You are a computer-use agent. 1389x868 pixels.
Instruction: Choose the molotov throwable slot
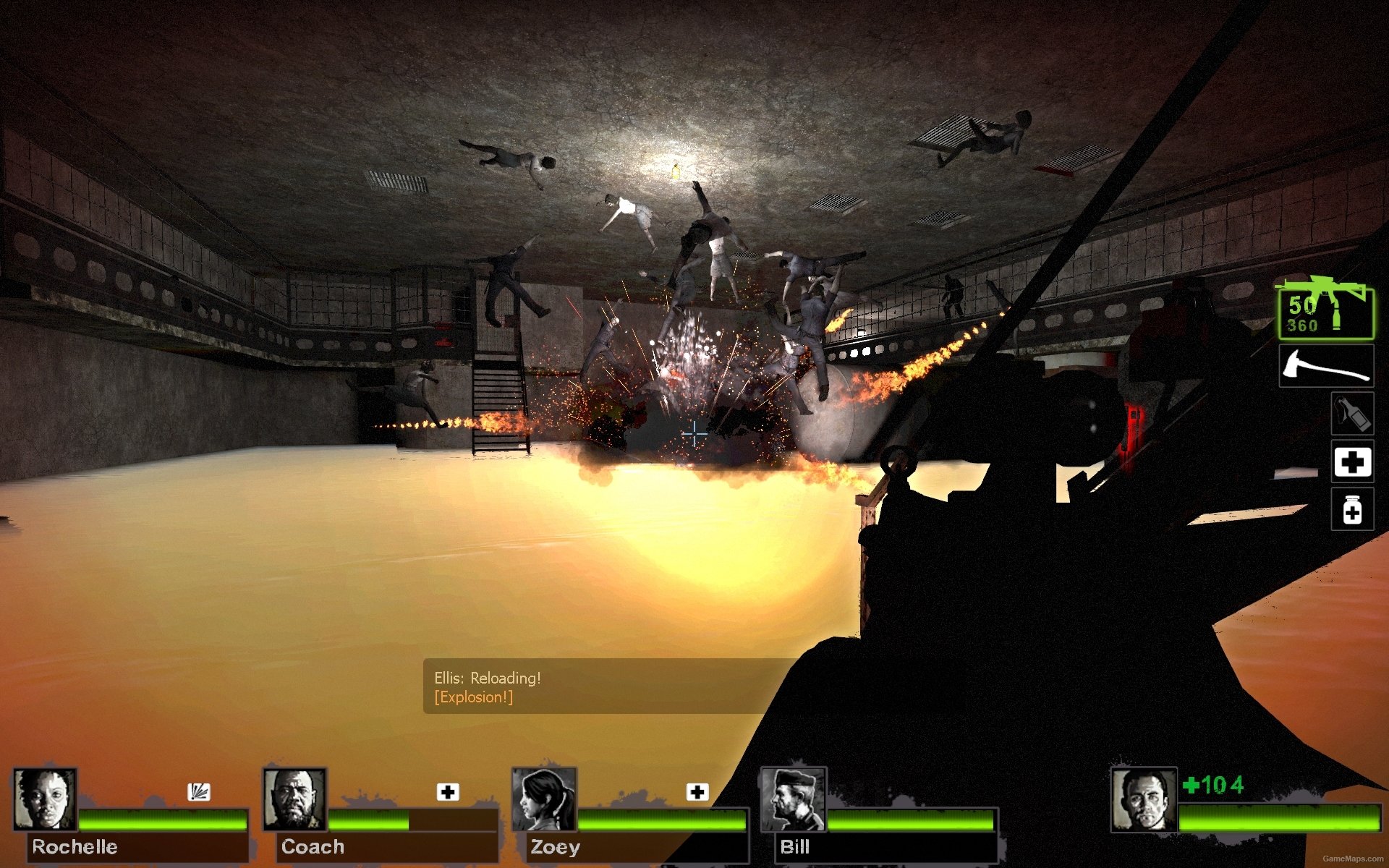[x=1352, y=414]
